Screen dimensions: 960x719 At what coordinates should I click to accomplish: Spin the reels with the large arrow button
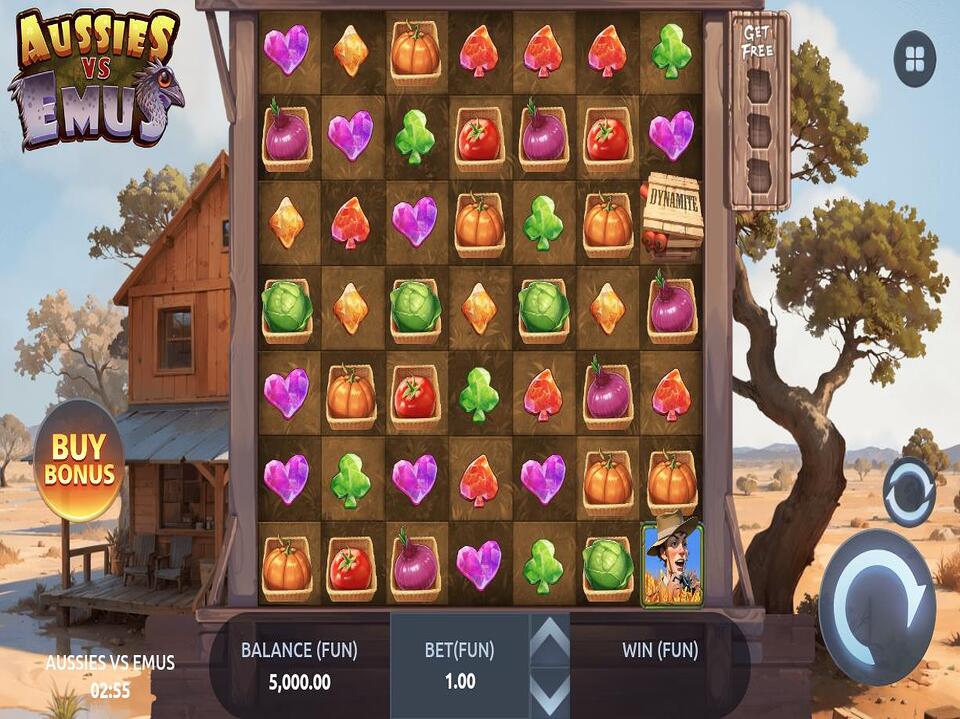[877, 592]
